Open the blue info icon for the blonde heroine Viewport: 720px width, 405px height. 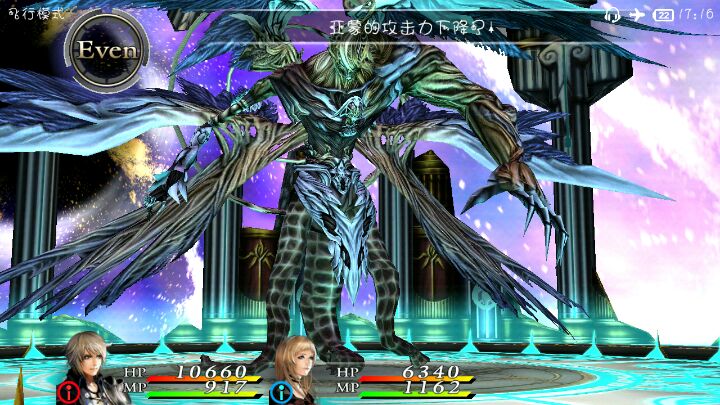(278, 391)
